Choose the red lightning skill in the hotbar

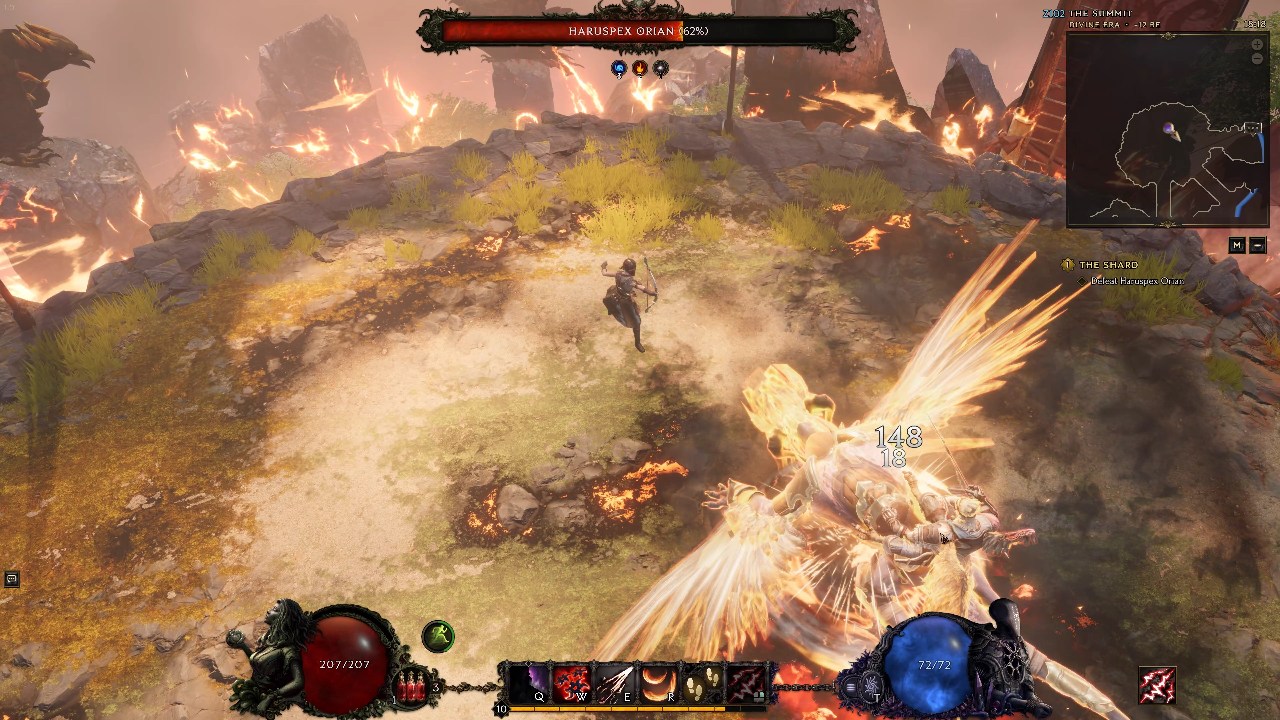[x=745, y=684]
